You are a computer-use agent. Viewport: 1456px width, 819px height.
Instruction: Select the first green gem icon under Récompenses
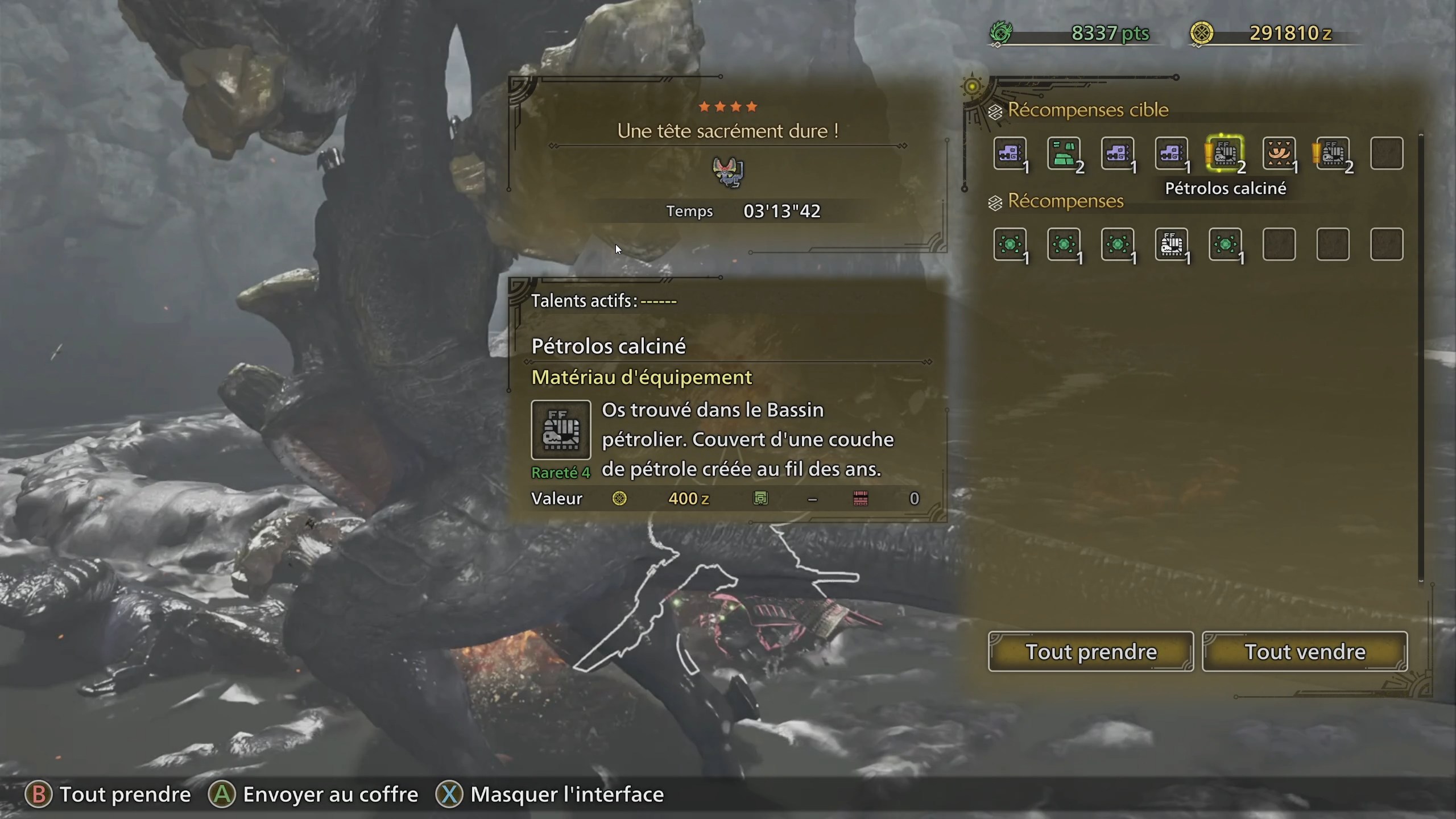[x=1011, y=246]
